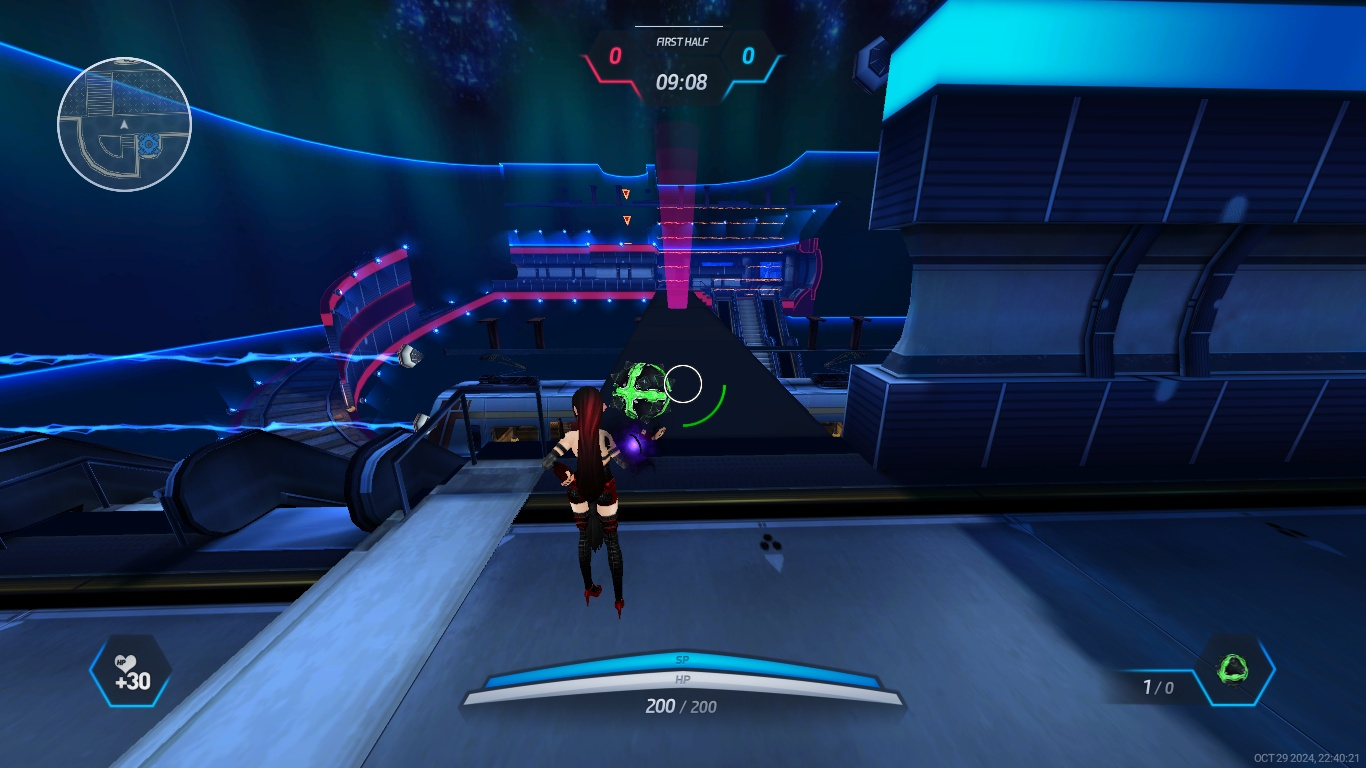The width and height of the screenshot is (1366, 768).
Task: Click the circular minimap
Action: 124,124
